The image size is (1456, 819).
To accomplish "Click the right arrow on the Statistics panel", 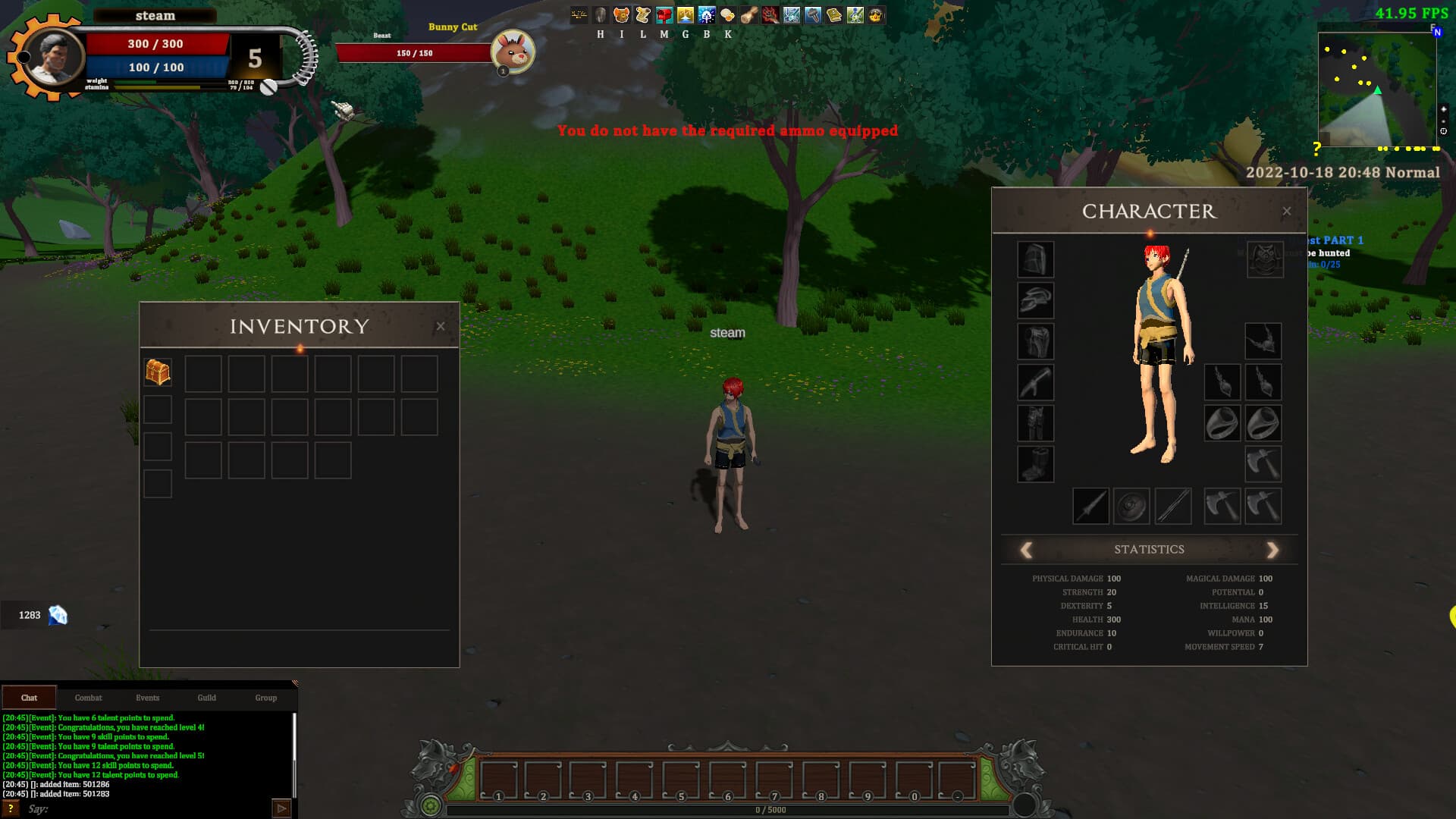I will point(1272,549).
